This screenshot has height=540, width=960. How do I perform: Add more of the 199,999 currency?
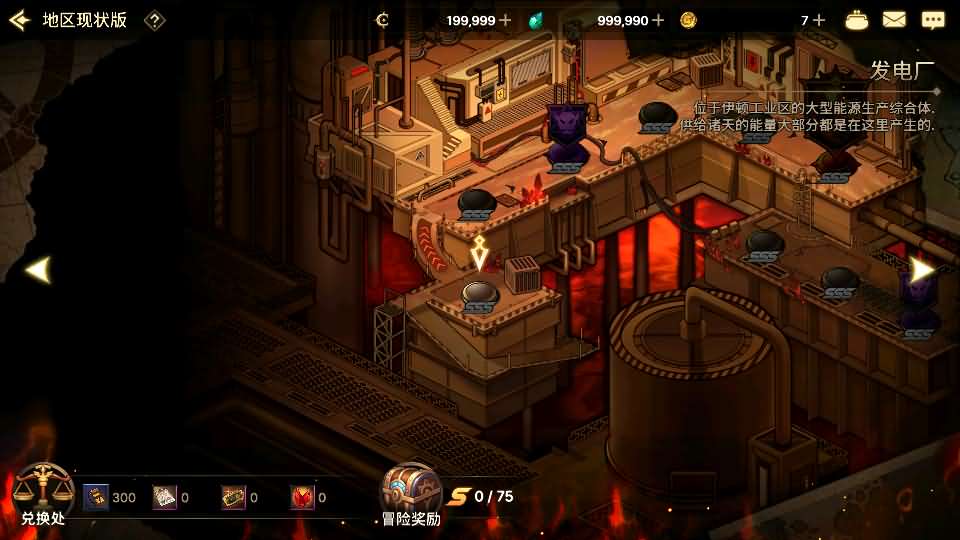tap(505, 20)
